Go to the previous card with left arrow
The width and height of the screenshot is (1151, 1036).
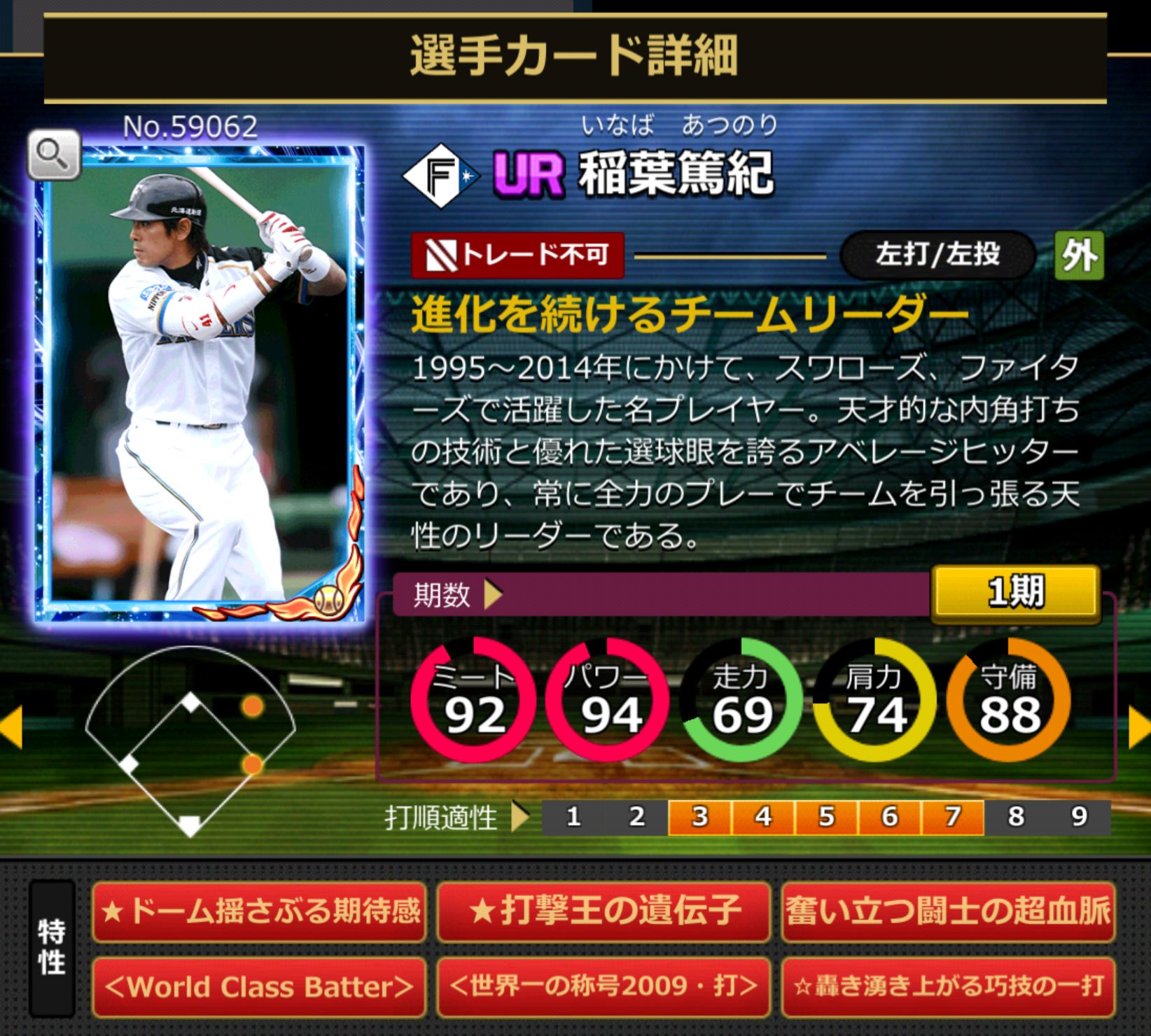[12, 728]
